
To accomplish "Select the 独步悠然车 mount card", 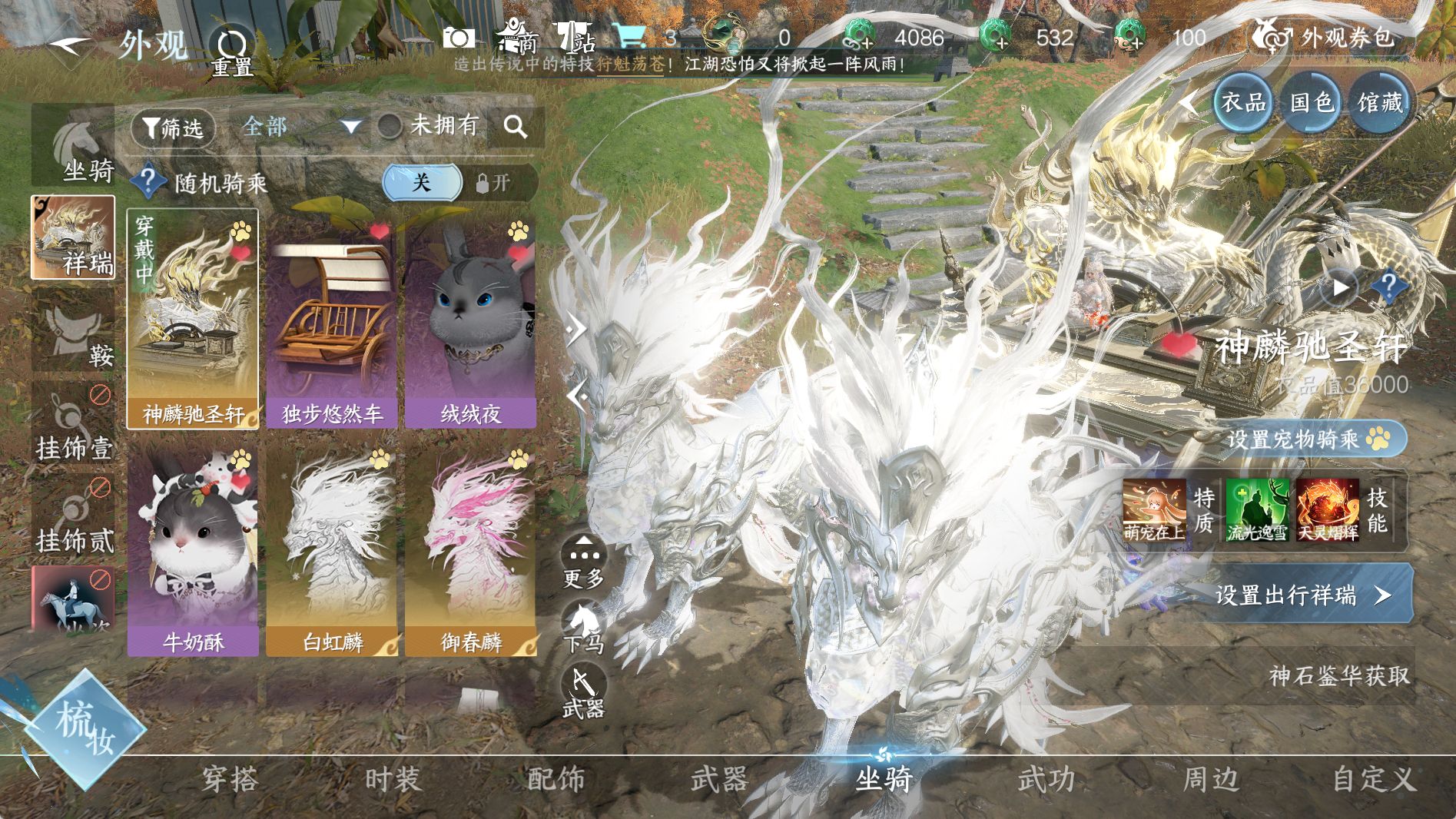I will (x=331, y=323).
